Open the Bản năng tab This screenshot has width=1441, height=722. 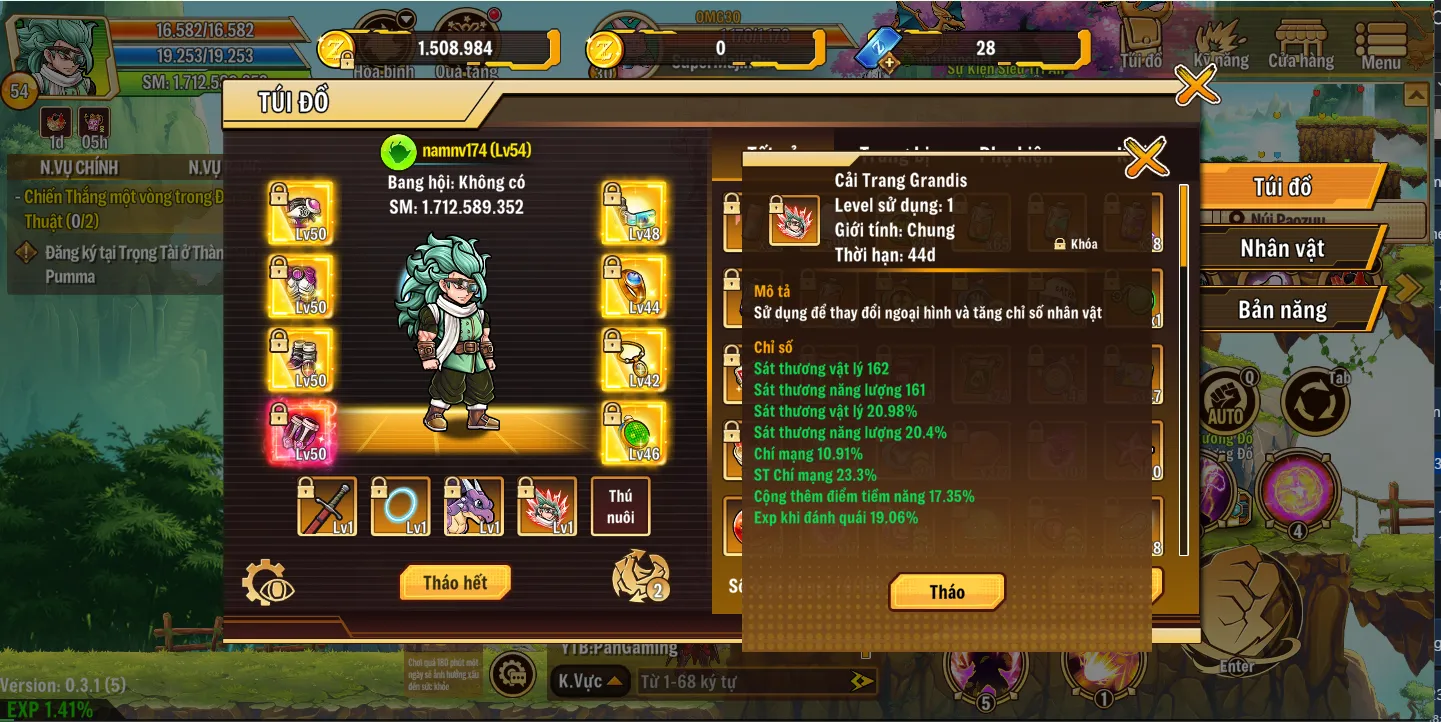click(x=1282, y=310)
